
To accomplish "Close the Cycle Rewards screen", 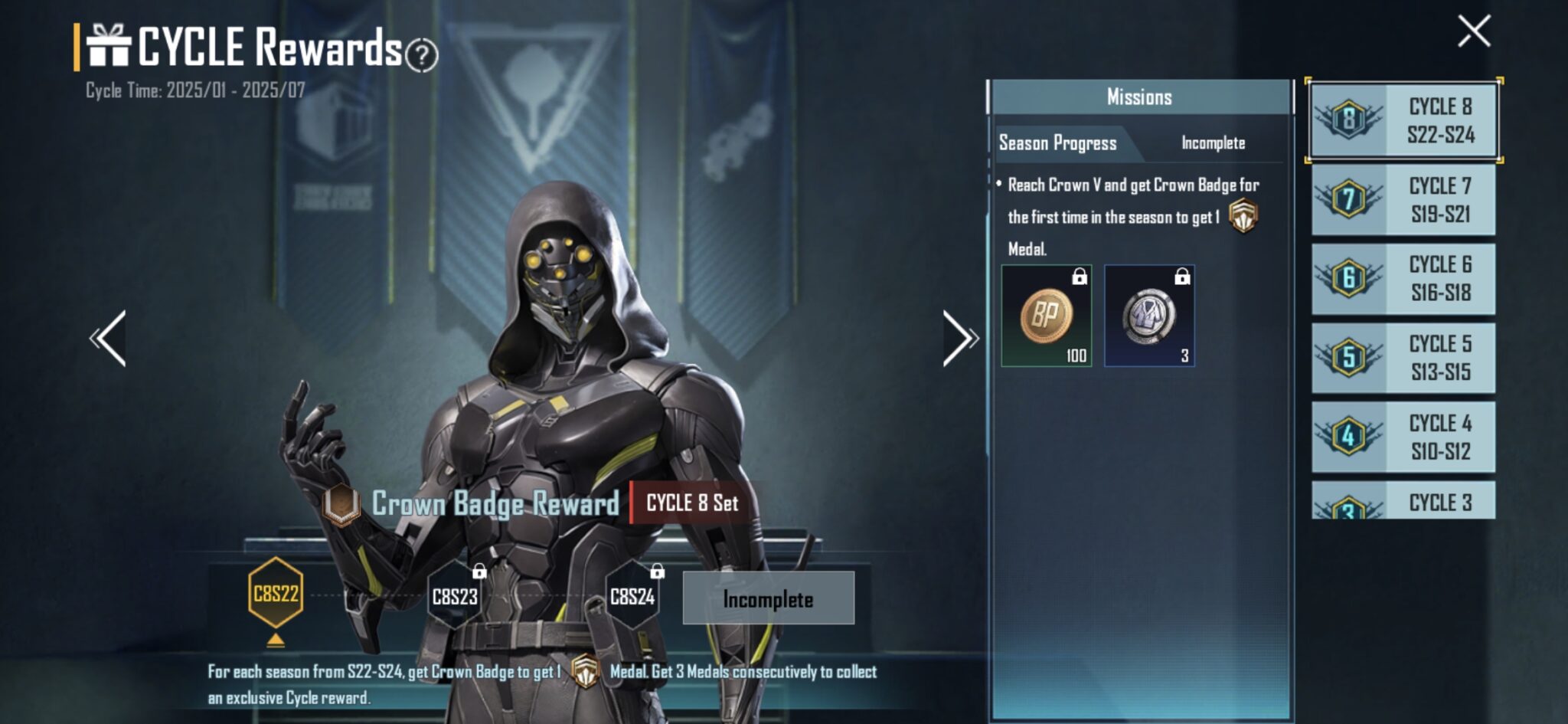I will [x=1474, y=32].
